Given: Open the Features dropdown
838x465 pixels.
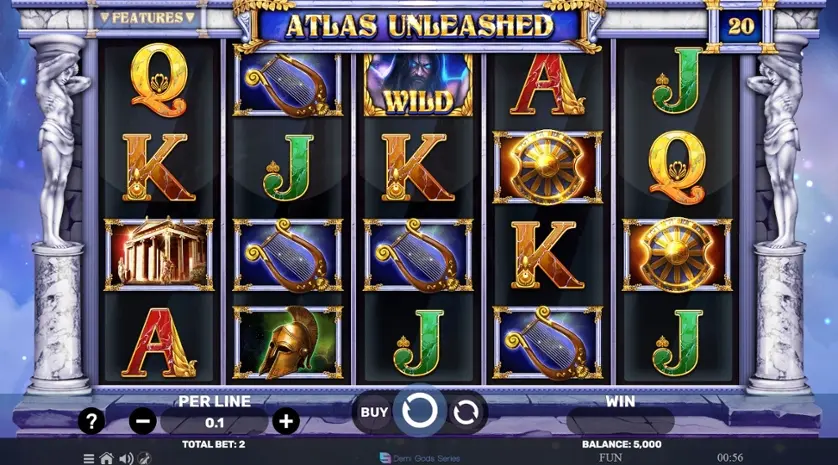Looking at the screenshot, I should tap(147, 17).
